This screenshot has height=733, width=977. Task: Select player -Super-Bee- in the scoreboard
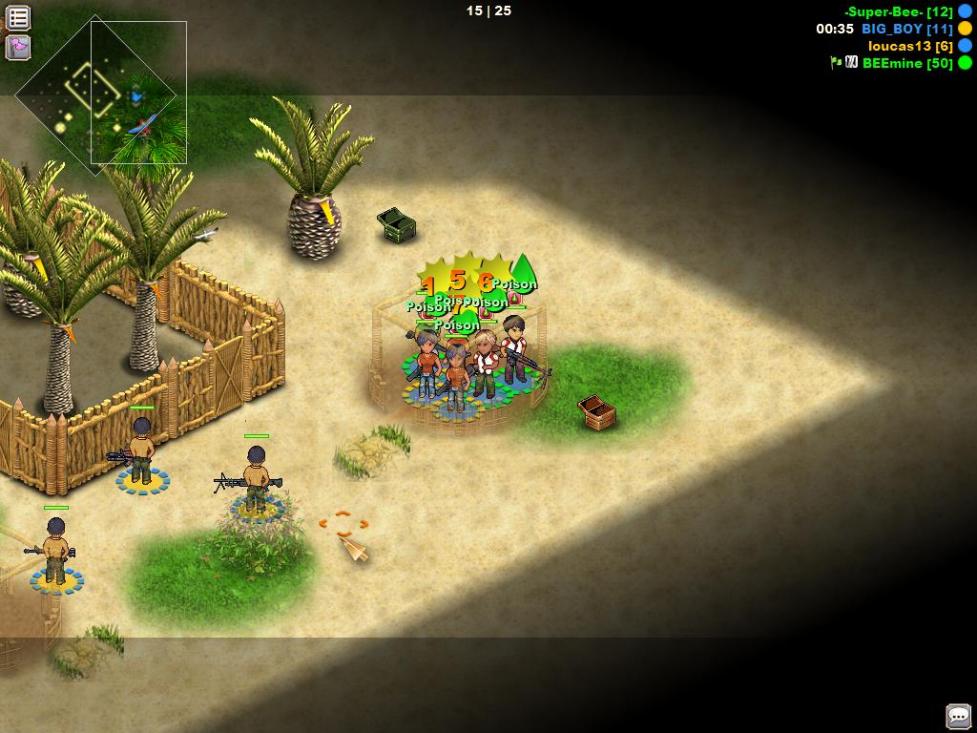tap(898, 12)
